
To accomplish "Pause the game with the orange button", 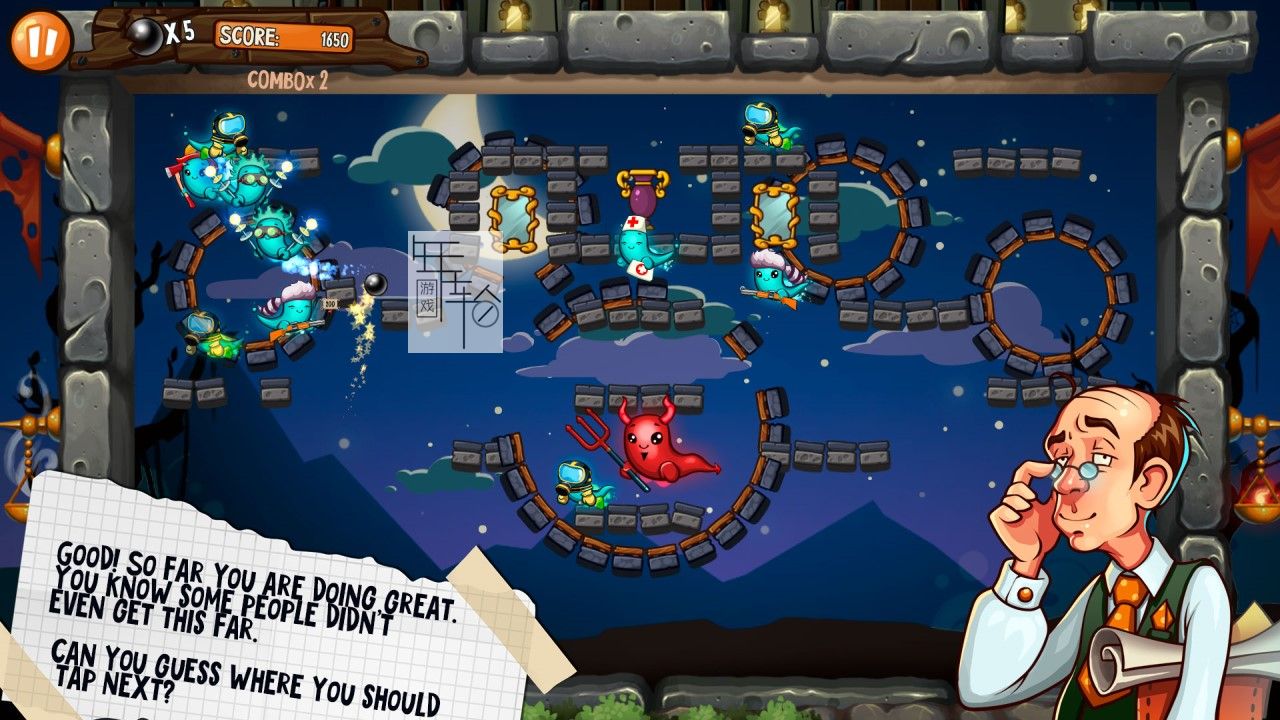I will click(x=41, y=40).
